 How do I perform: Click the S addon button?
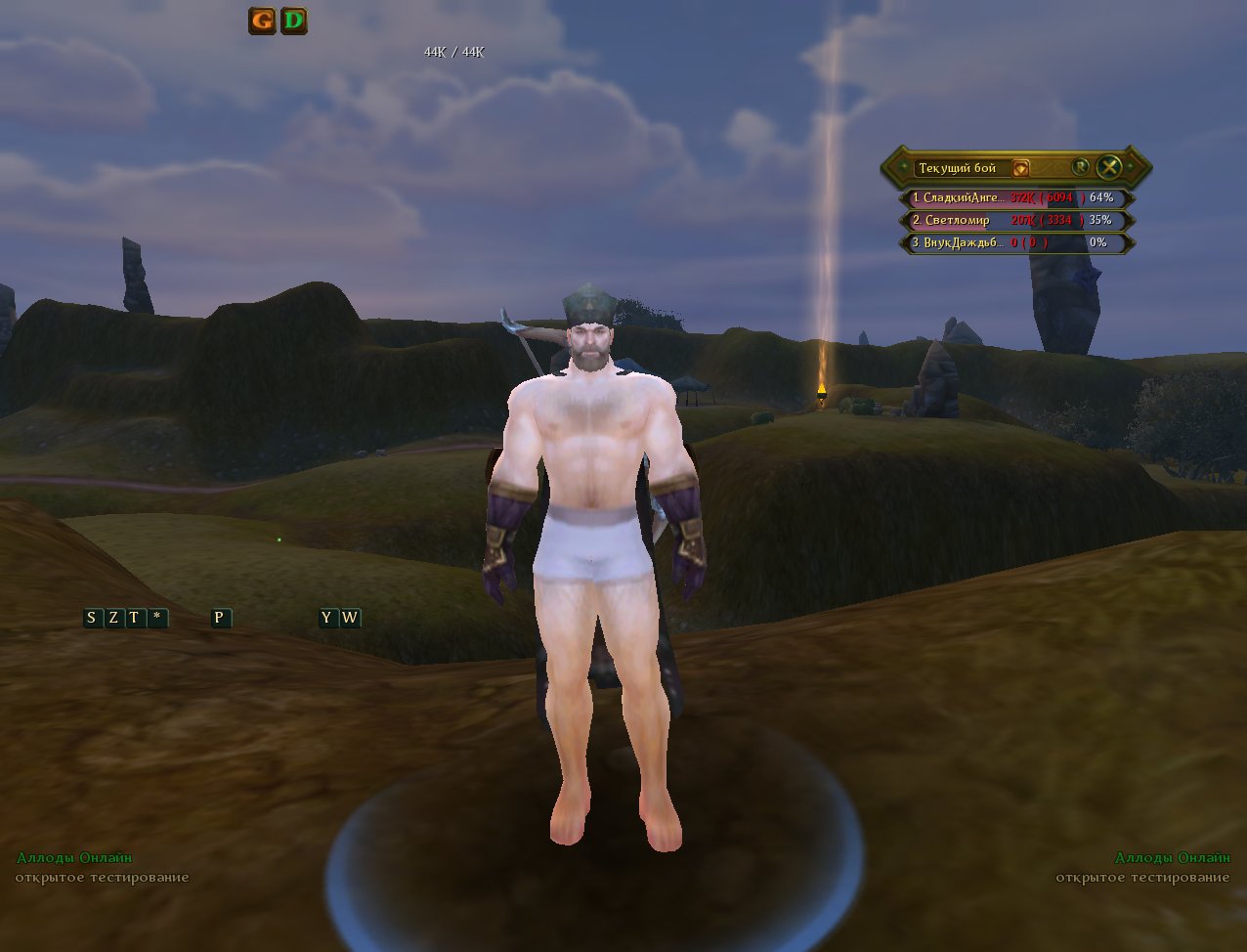(x=92, y=618)
